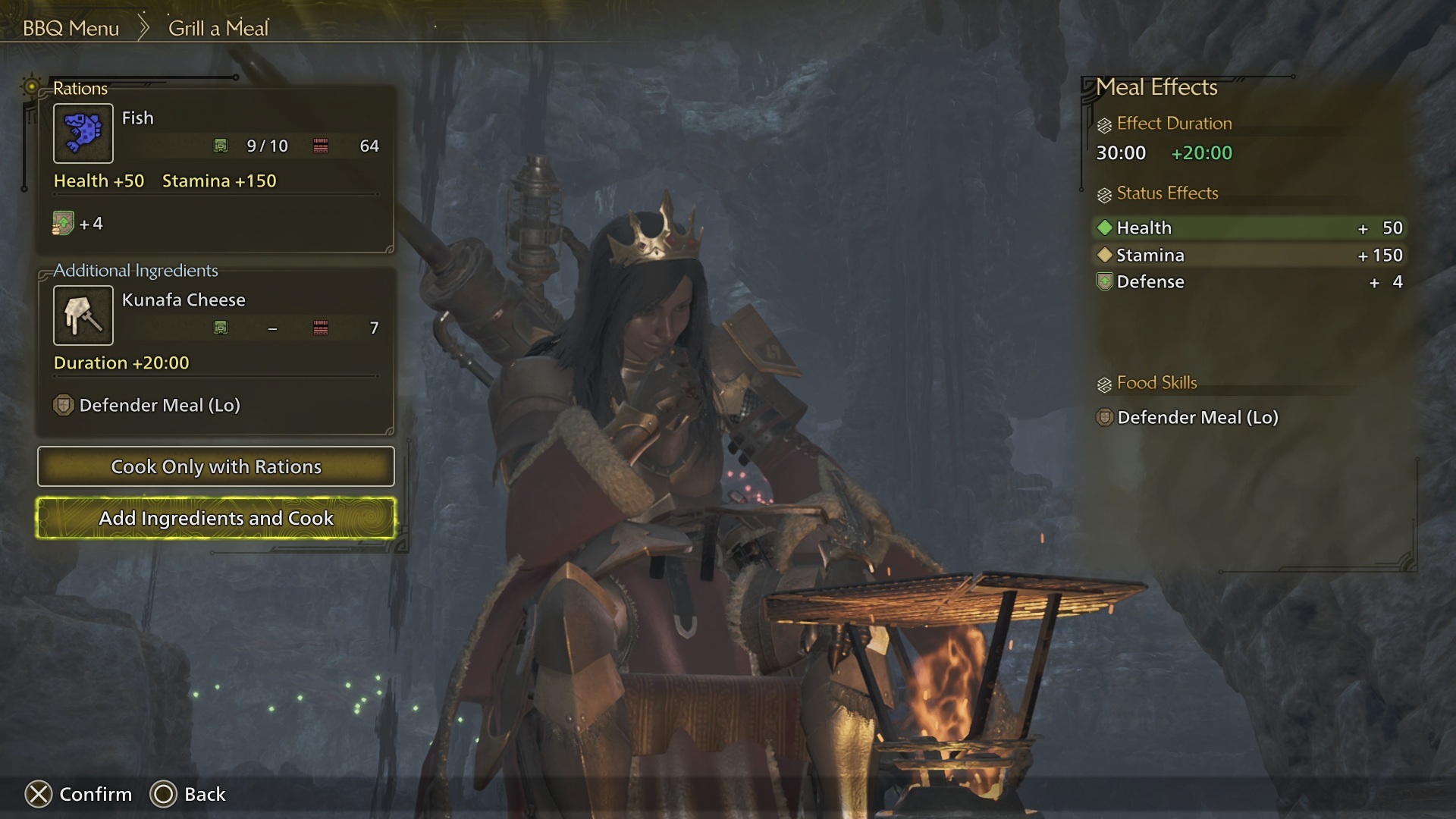Click the red points icon showing 64
The height and width of the screenshot is (819, 1456).
click(322, 146)
